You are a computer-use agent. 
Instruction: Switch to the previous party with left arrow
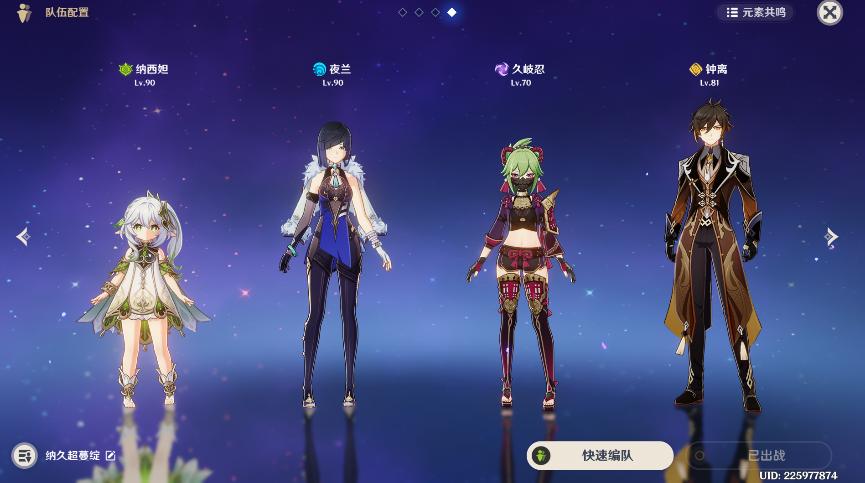[23, 236]
